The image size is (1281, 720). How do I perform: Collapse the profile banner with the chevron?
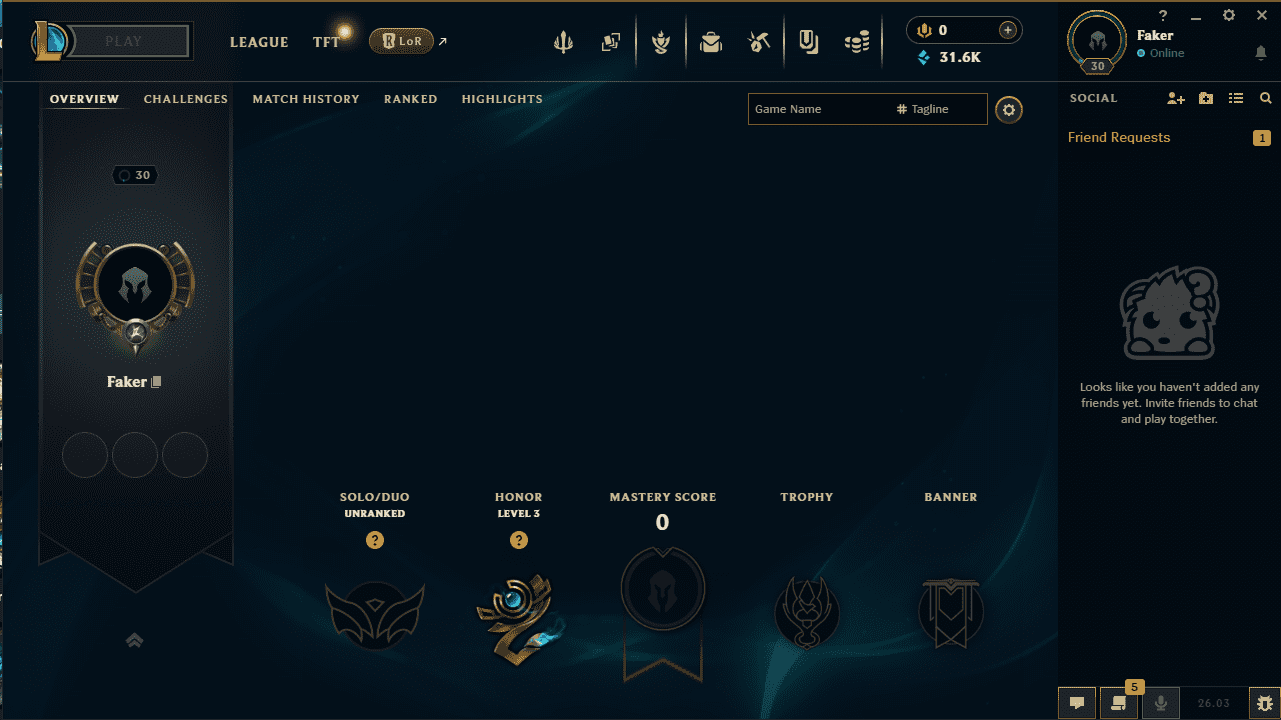coord(134,640)
